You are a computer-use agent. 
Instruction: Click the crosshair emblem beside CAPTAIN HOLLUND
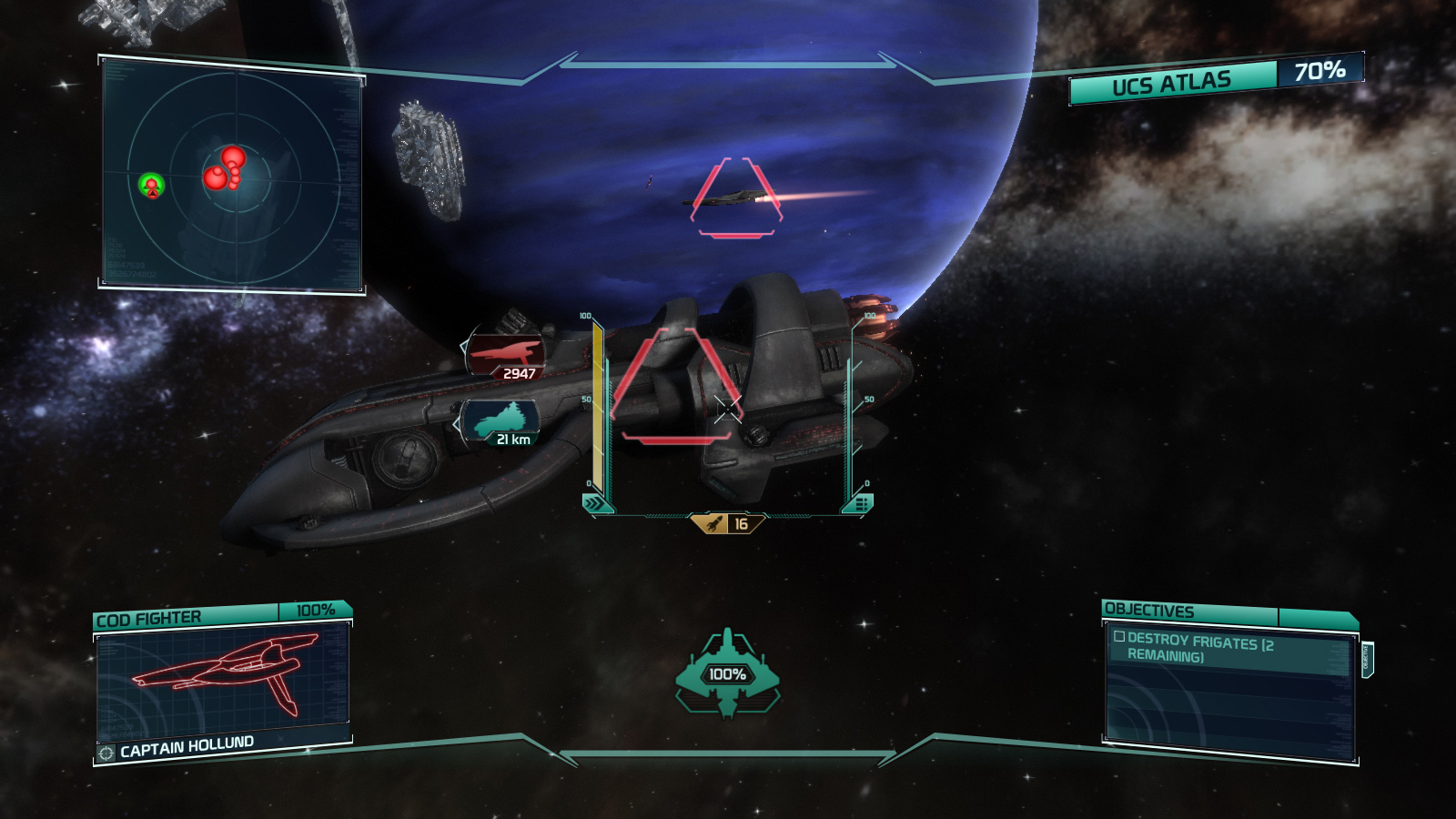pyautogui.click(x=106, y=752)
